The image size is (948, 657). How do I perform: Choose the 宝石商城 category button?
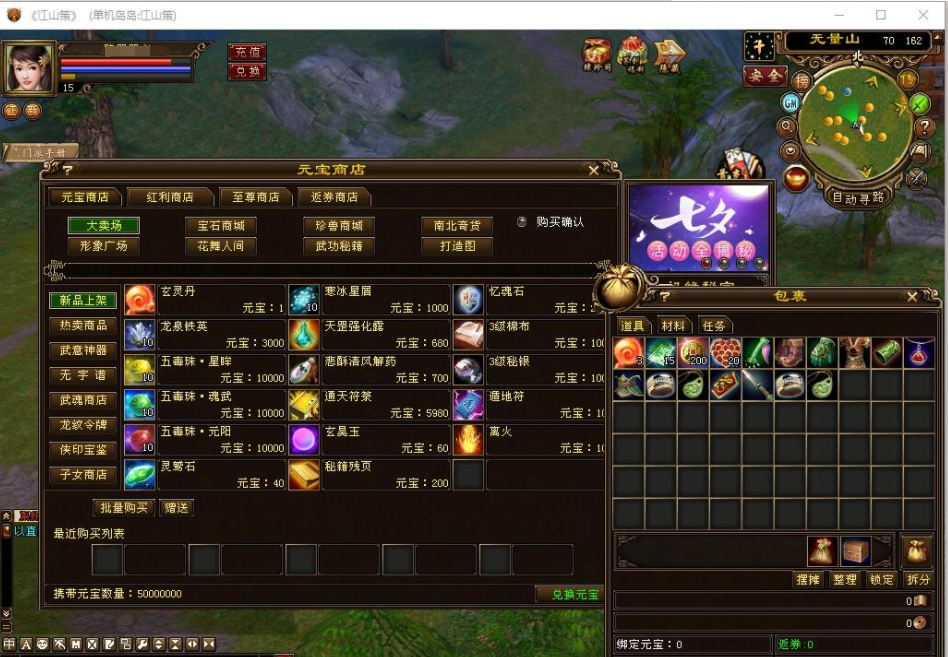pos(221,226)
